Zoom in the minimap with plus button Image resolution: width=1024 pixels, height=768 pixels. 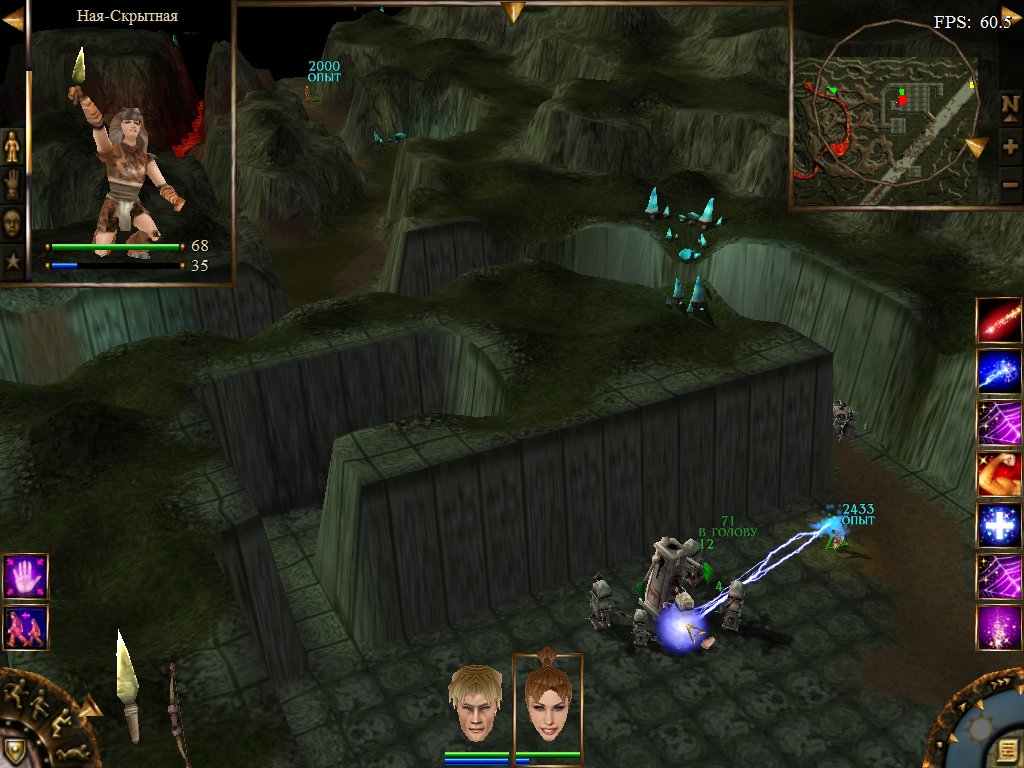click(1009, 146)
